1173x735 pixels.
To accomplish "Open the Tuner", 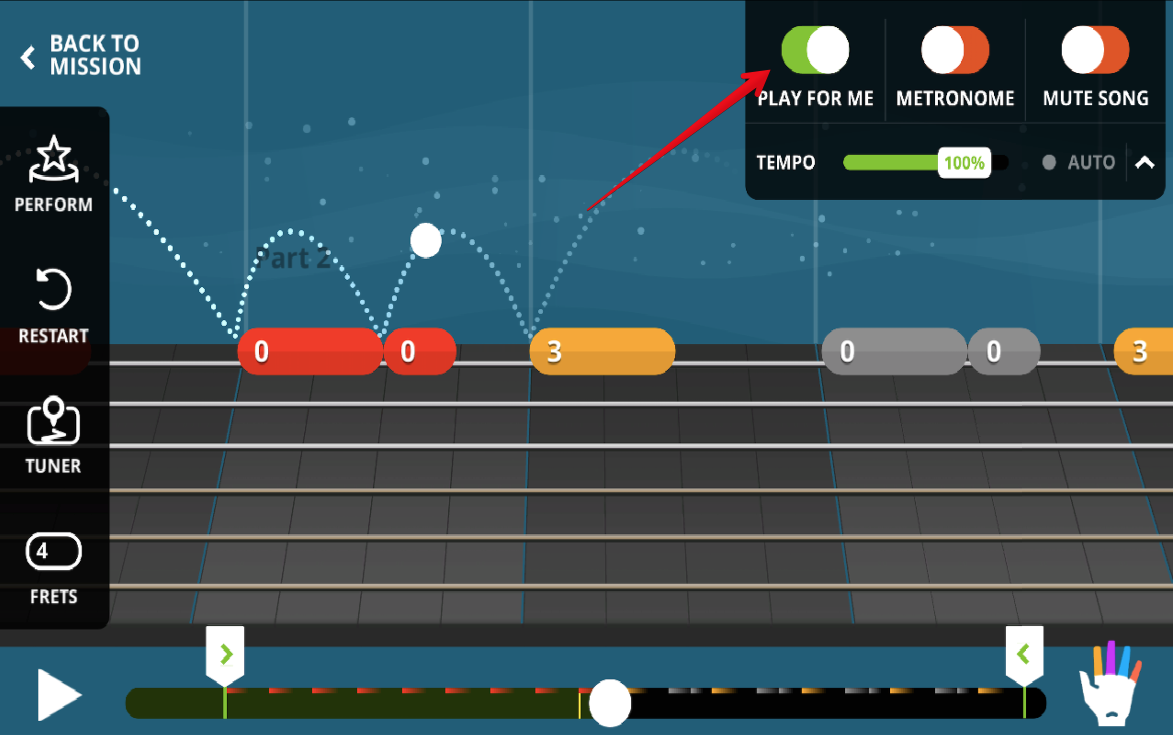I will [x=53, y=435].
